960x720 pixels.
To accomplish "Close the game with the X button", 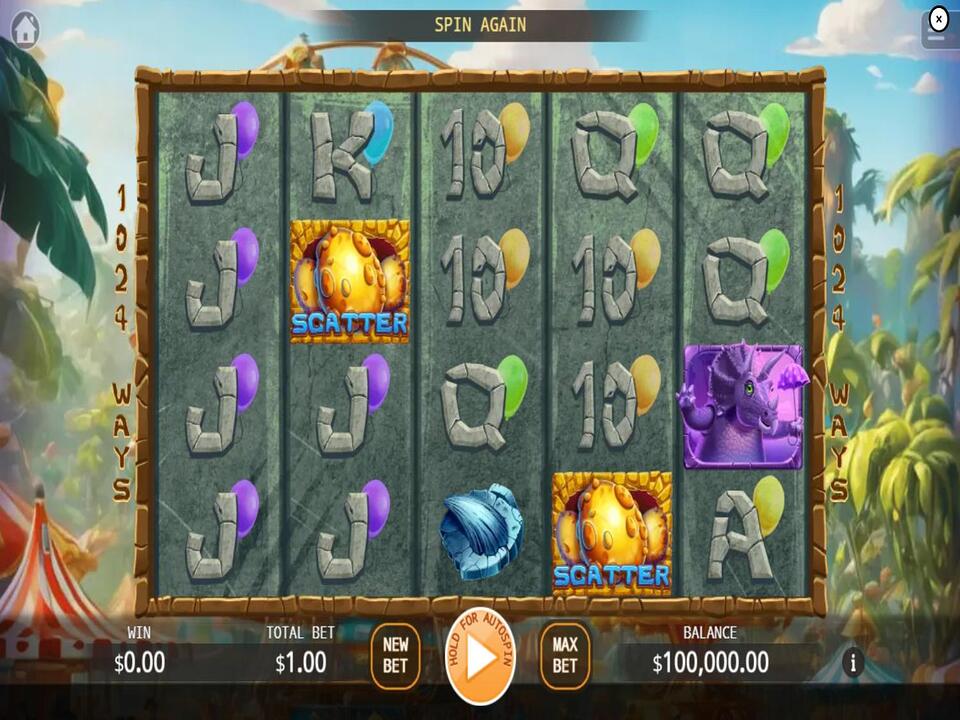I will click(x=938, y=19).
